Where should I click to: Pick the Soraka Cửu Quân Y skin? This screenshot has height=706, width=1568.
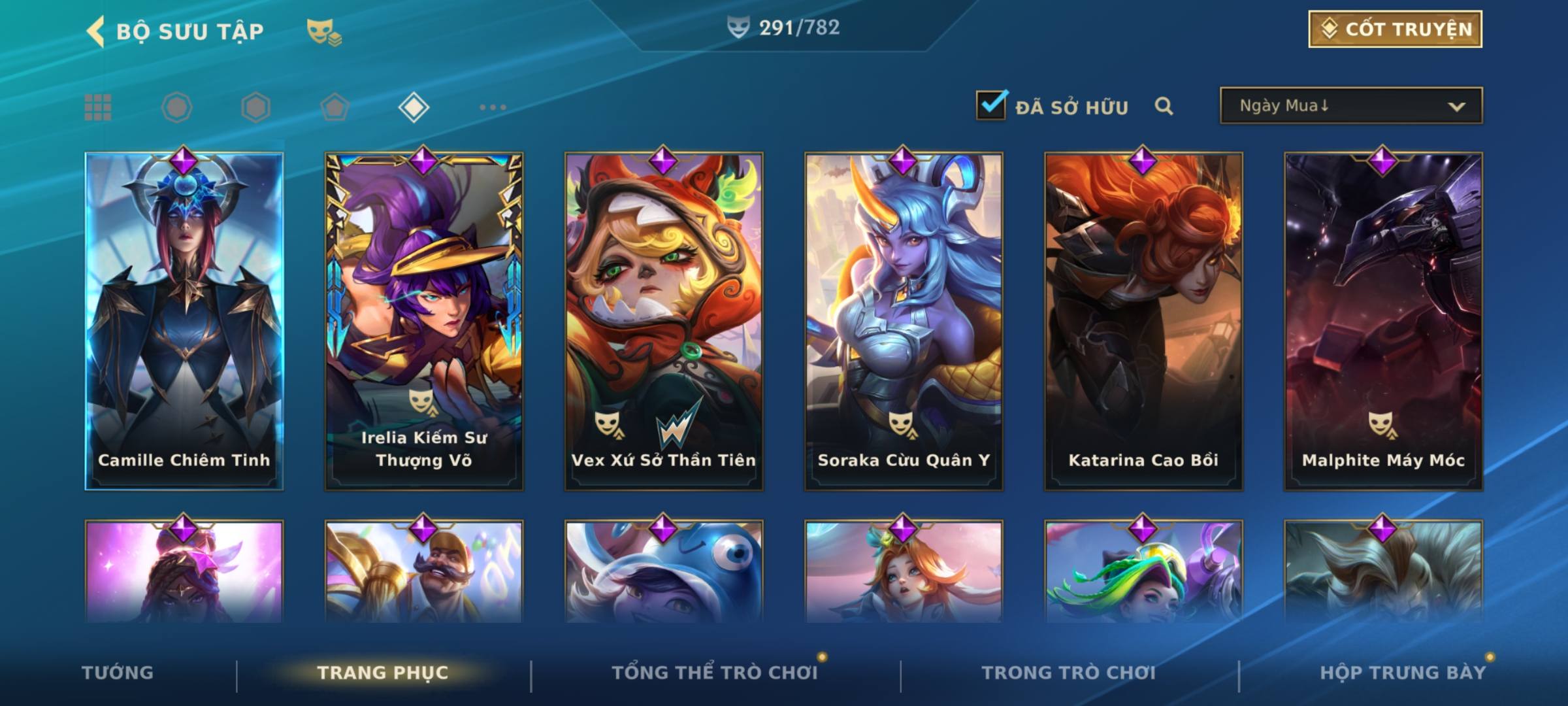[x=904, y=322]
